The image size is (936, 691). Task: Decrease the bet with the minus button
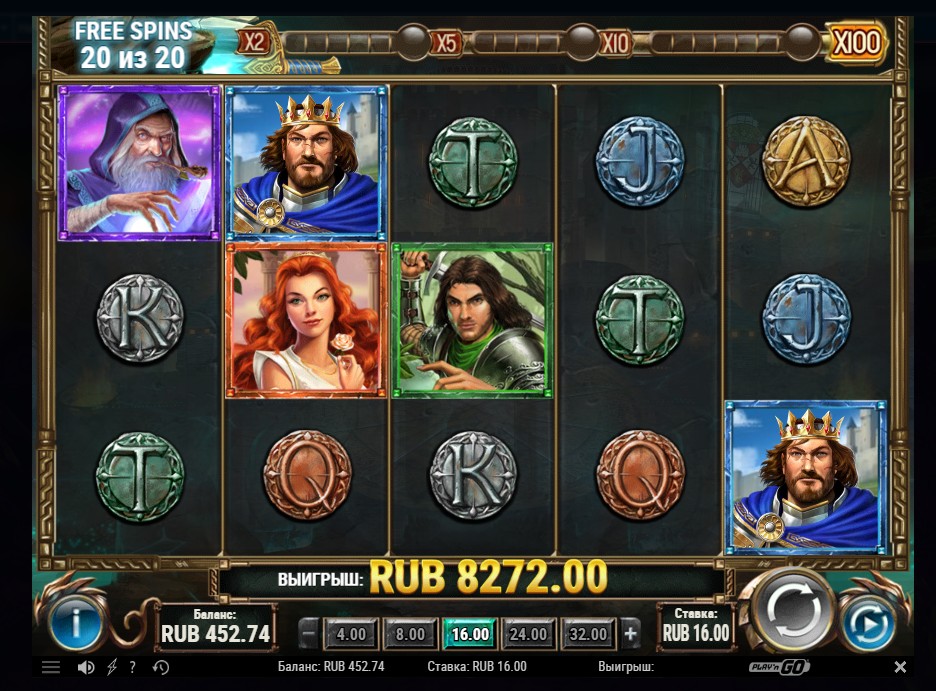click(x=310, y=634)
